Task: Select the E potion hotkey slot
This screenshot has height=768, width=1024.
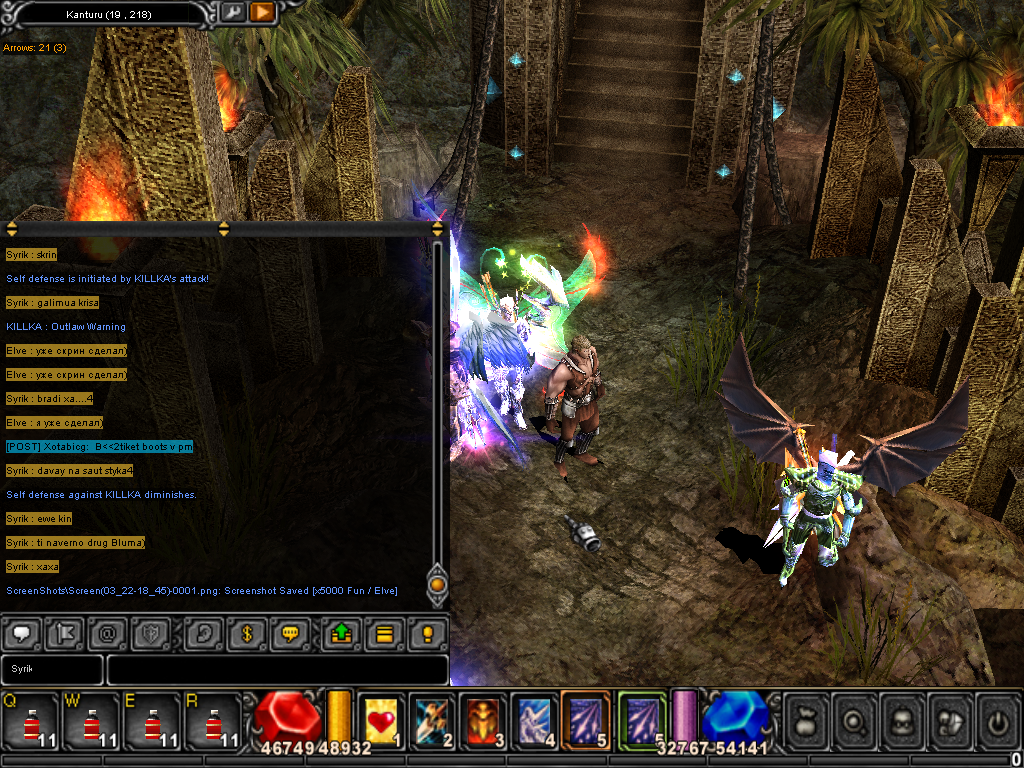Action: tap(152, 720)
